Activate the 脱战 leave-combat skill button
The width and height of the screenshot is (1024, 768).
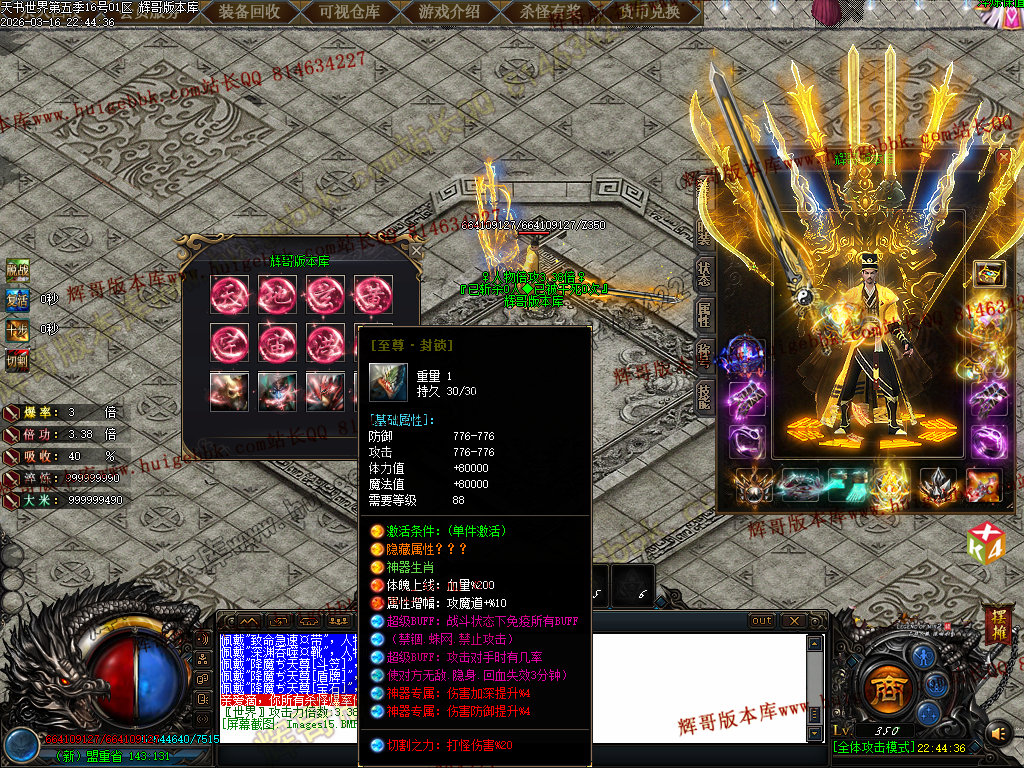[17, 269]
